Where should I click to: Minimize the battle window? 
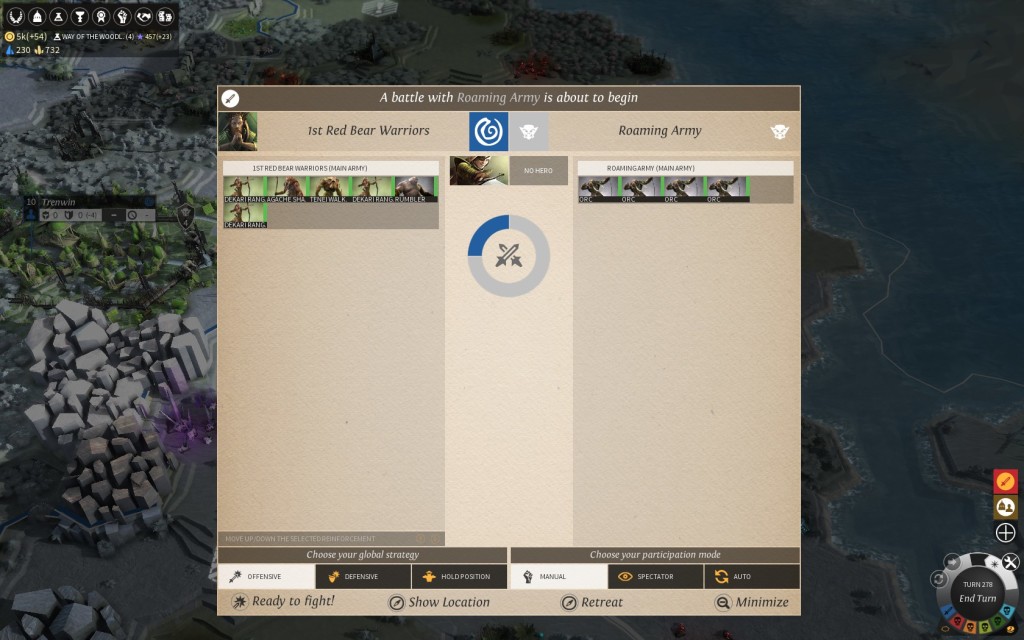(752, 602)
